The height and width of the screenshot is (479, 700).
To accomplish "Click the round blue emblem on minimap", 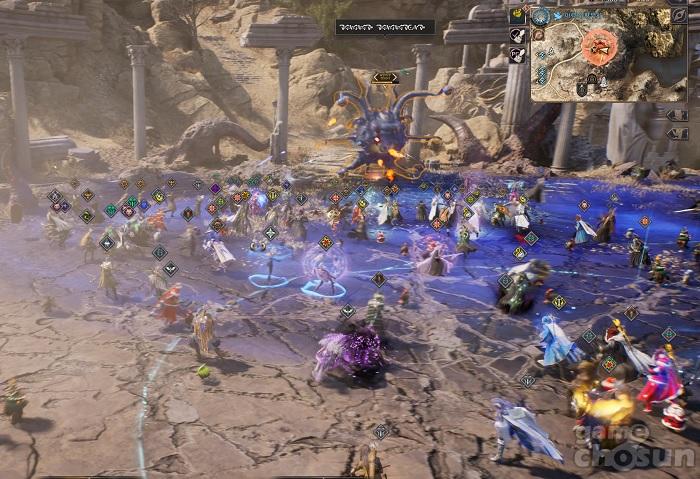I will click(541, 16).
